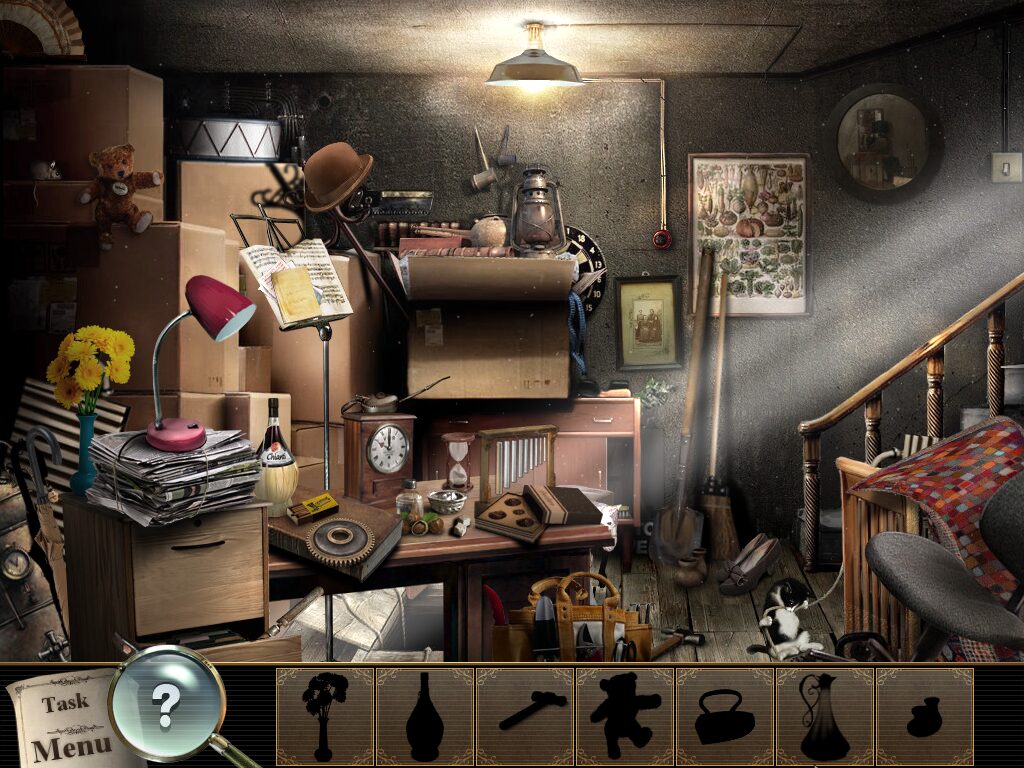Image resolution: width=1024 pixels, height=768 pixels.
Task: Select the flower vase silhouette slot
Action: (x=325, y=716)
